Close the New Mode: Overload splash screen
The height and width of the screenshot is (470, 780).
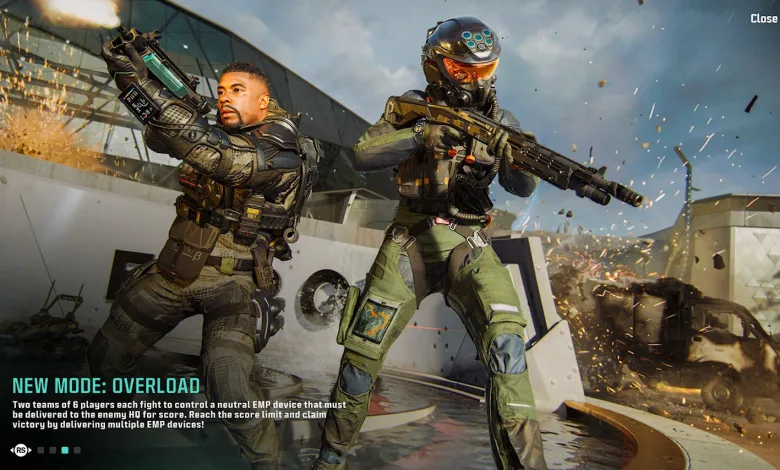coord(763,18)
